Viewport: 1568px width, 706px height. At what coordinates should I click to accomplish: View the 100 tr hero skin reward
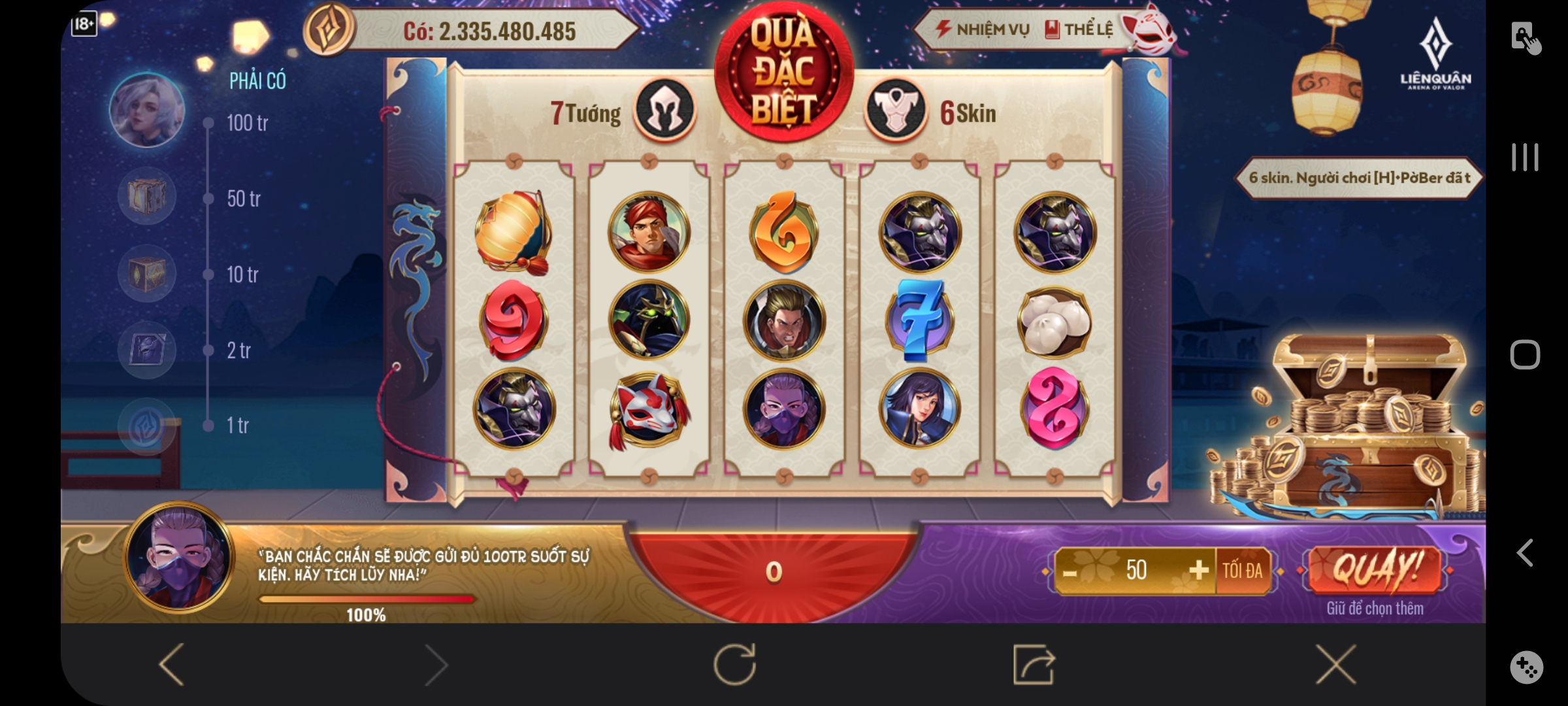[147, 110]
